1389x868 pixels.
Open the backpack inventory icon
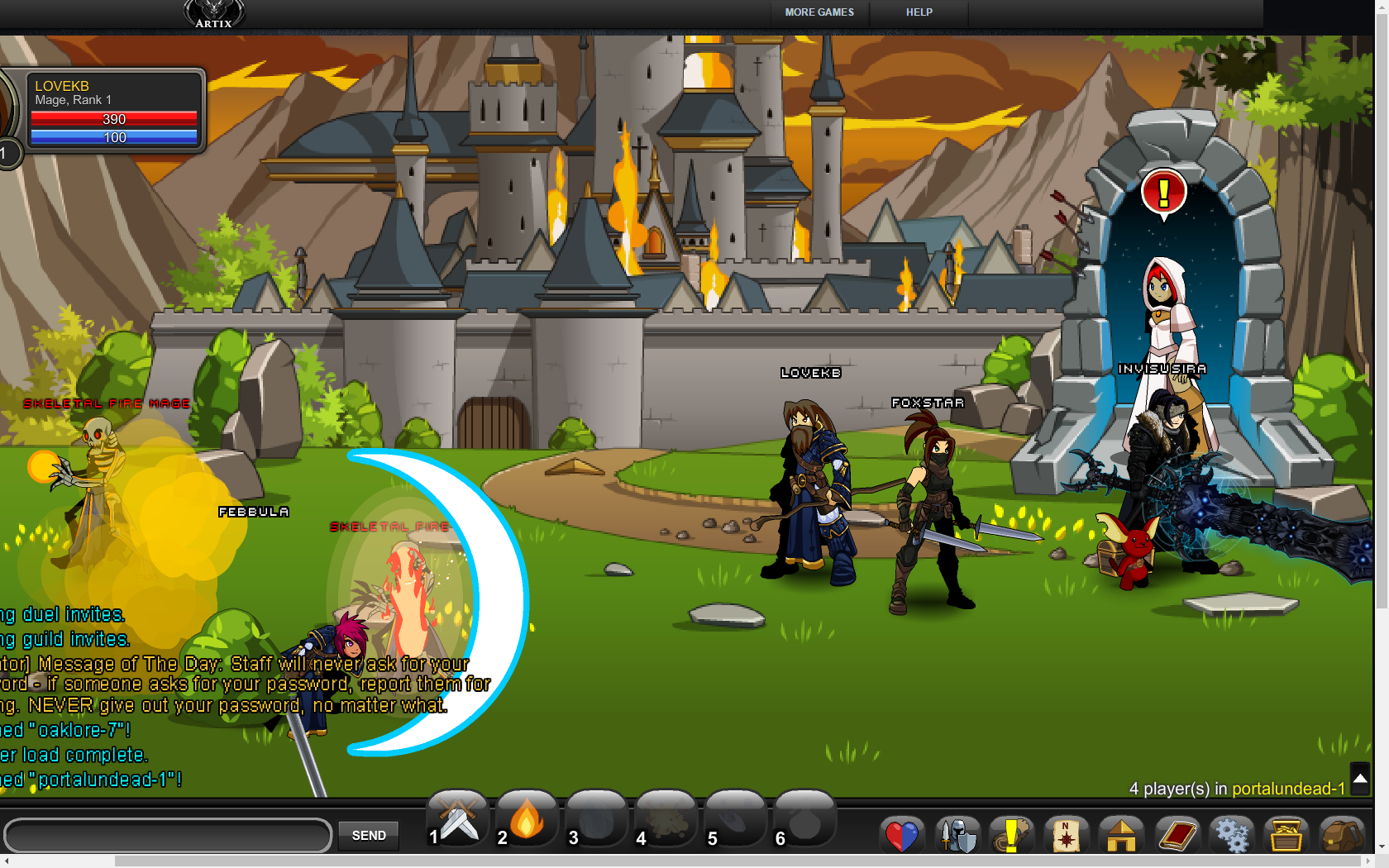coord(1341,835)
